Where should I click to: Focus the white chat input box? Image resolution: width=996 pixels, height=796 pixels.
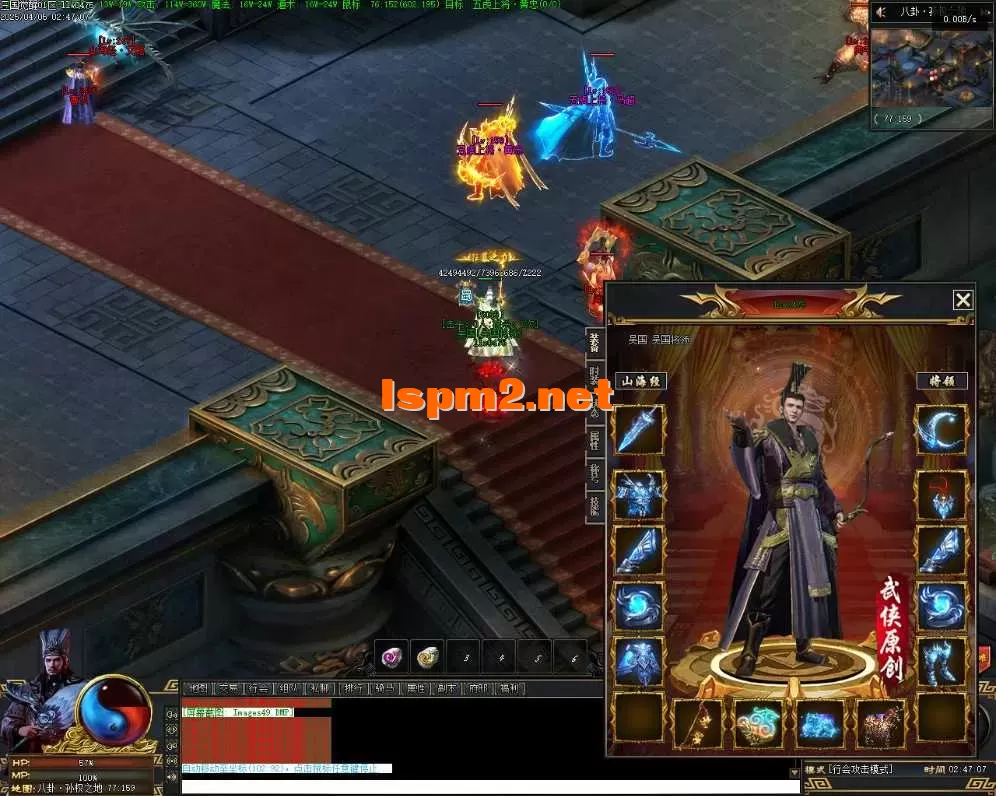click(x=490, y=787)
